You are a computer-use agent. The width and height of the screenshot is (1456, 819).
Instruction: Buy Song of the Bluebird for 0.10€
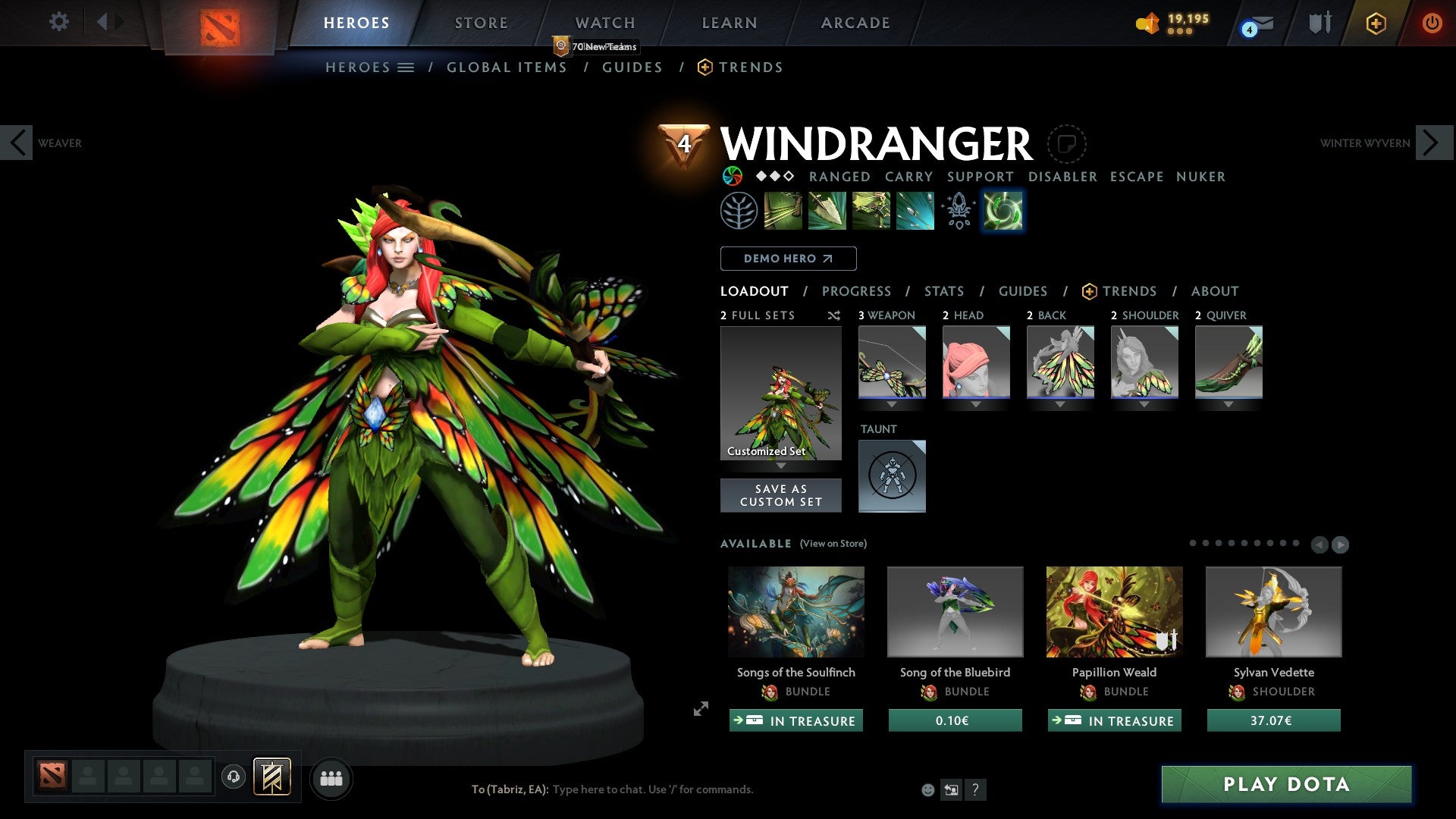tap(955, 720)
